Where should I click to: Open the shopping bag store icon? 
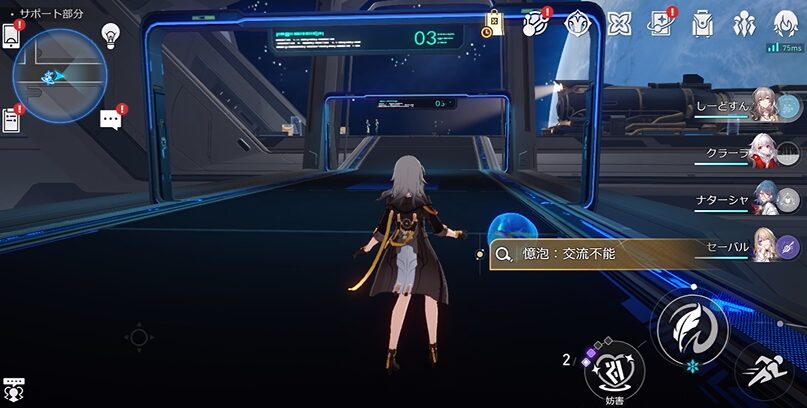[x=493, y=22]
